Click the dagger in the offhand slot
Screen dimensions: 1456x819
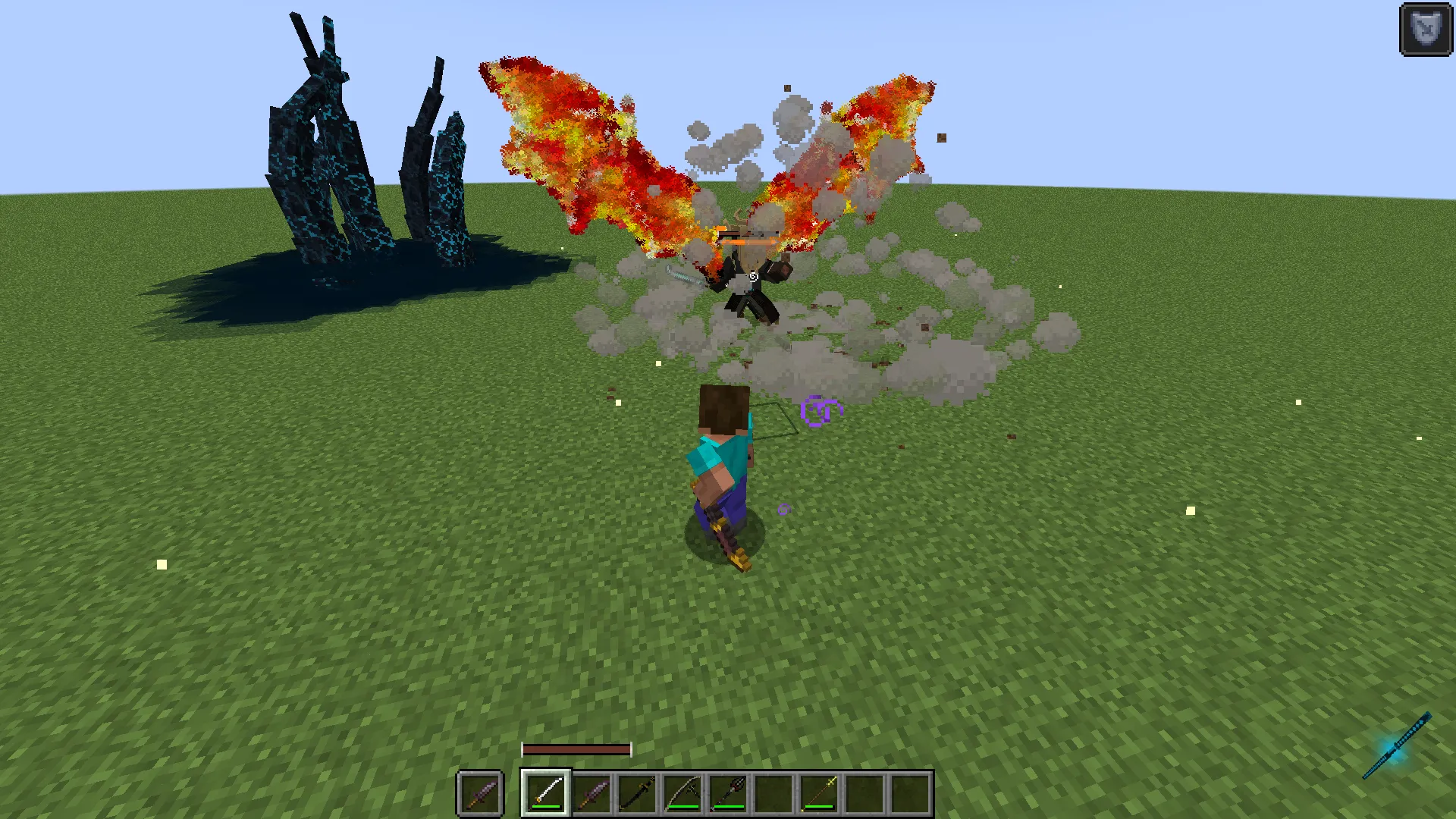481,792
